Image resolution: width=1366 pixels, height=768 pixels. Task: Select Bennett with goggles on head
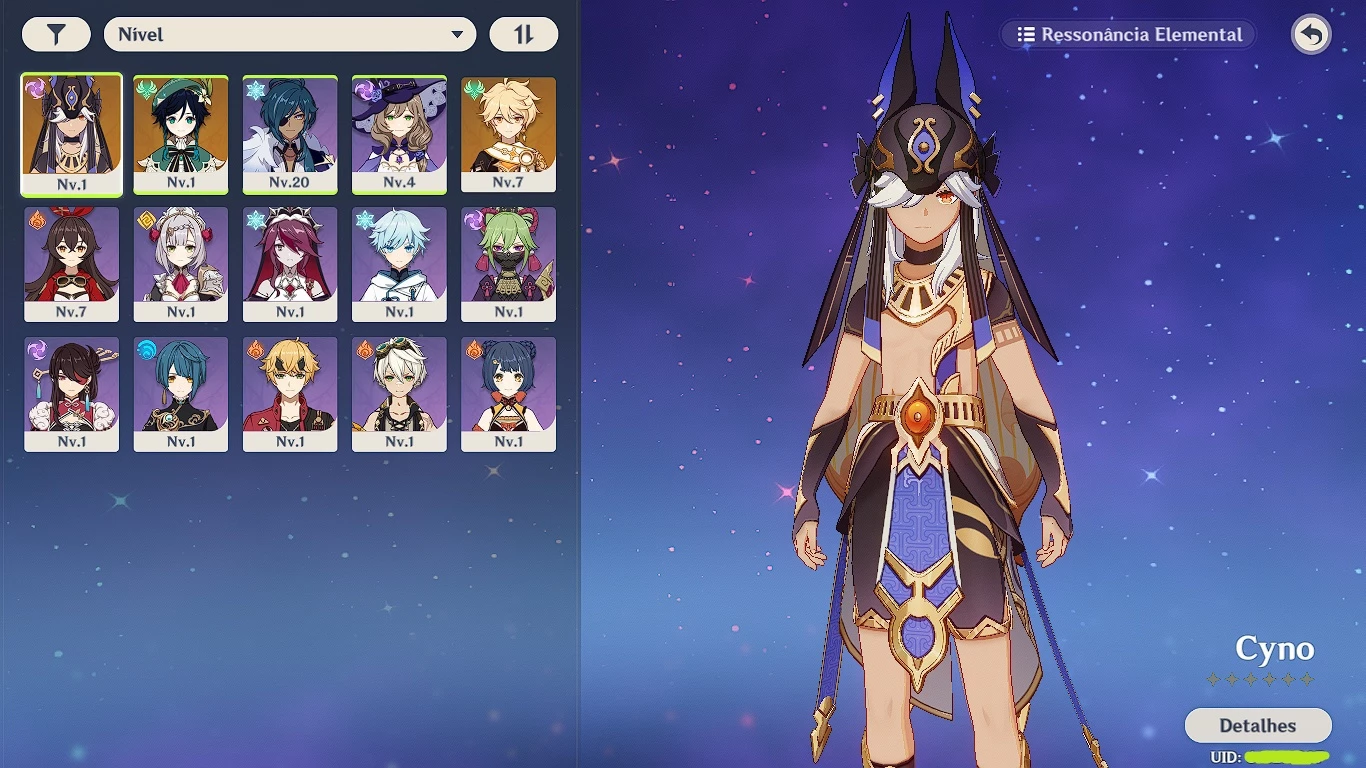[399, 394]
